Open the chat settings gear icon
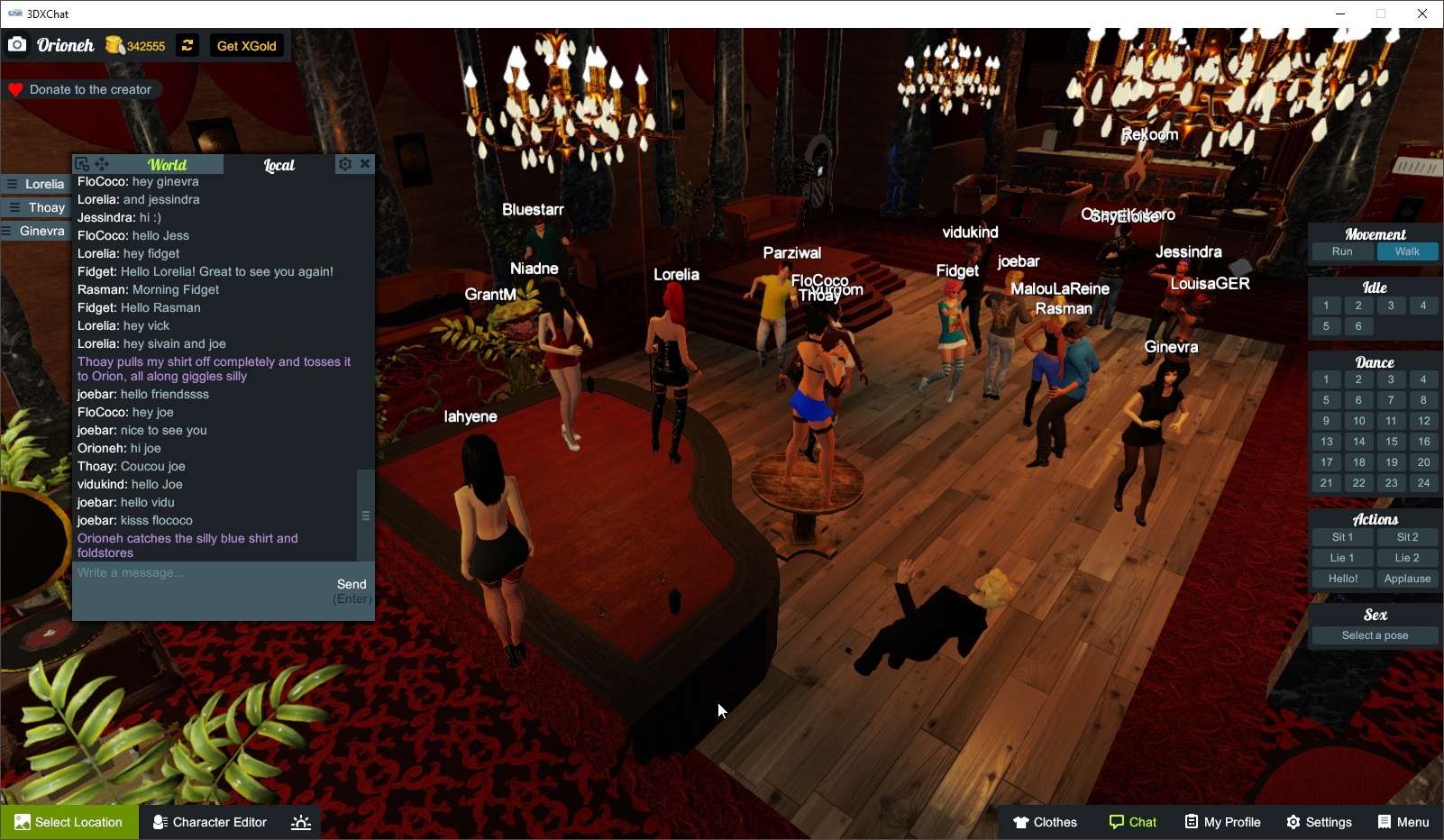Image resolution: width=1444 pixels, height=840 pixels. (x=345, y=164)
